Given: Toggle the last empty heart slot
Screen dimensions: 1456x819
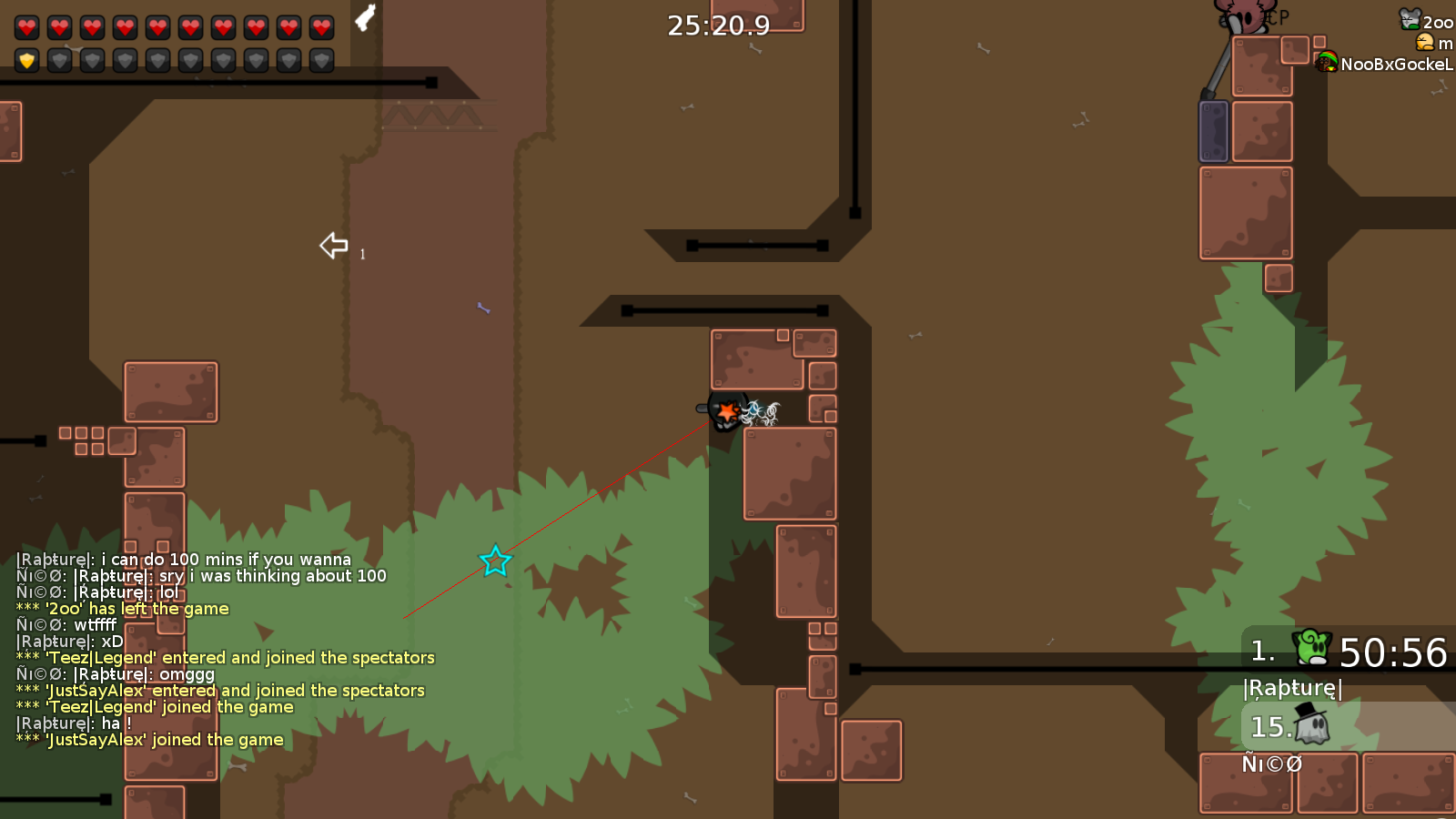Looking at the screenshot, I should coord(320,25).
